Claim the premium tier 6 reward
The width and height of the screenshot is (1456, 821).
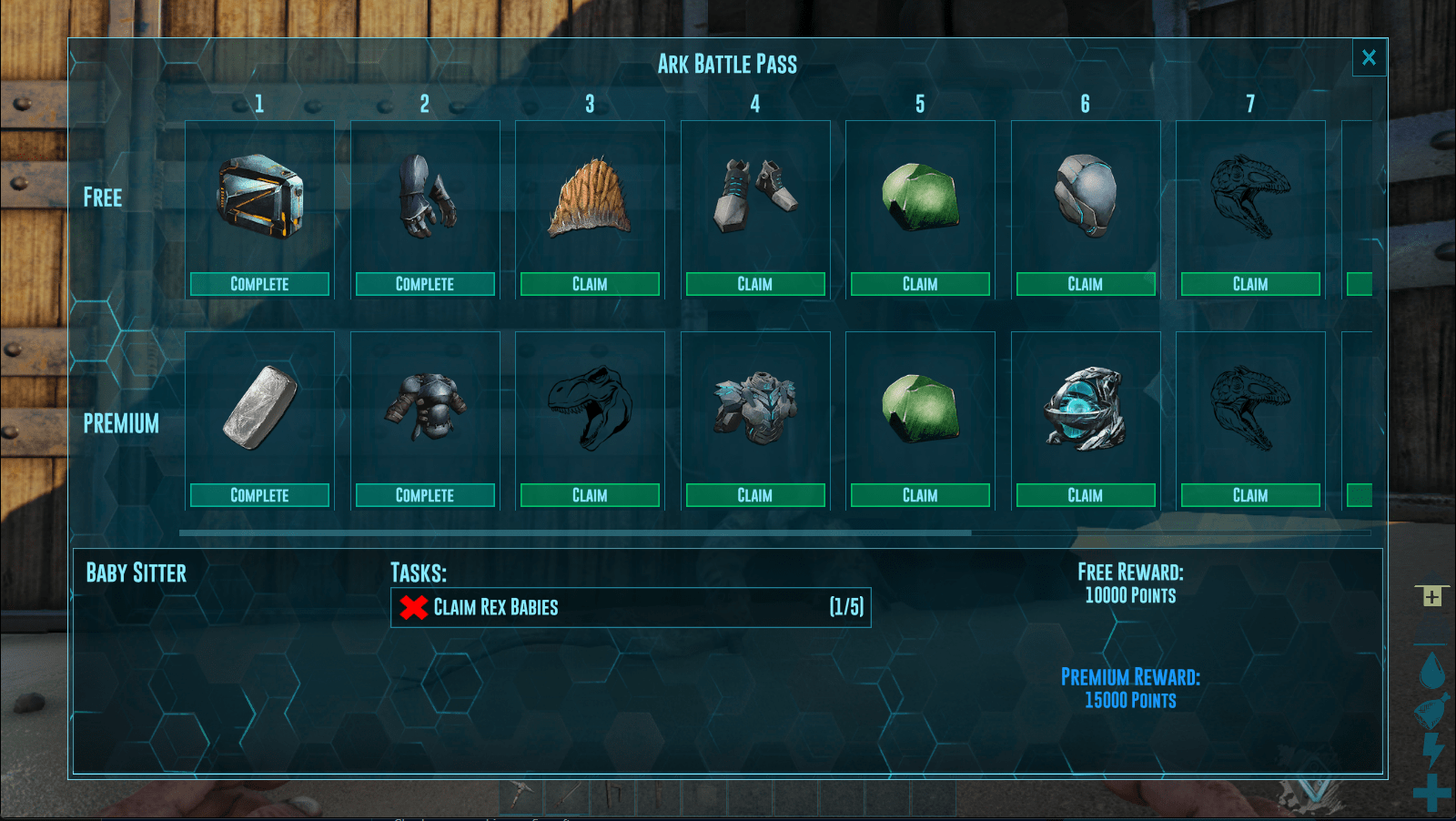click(1085, 495)
